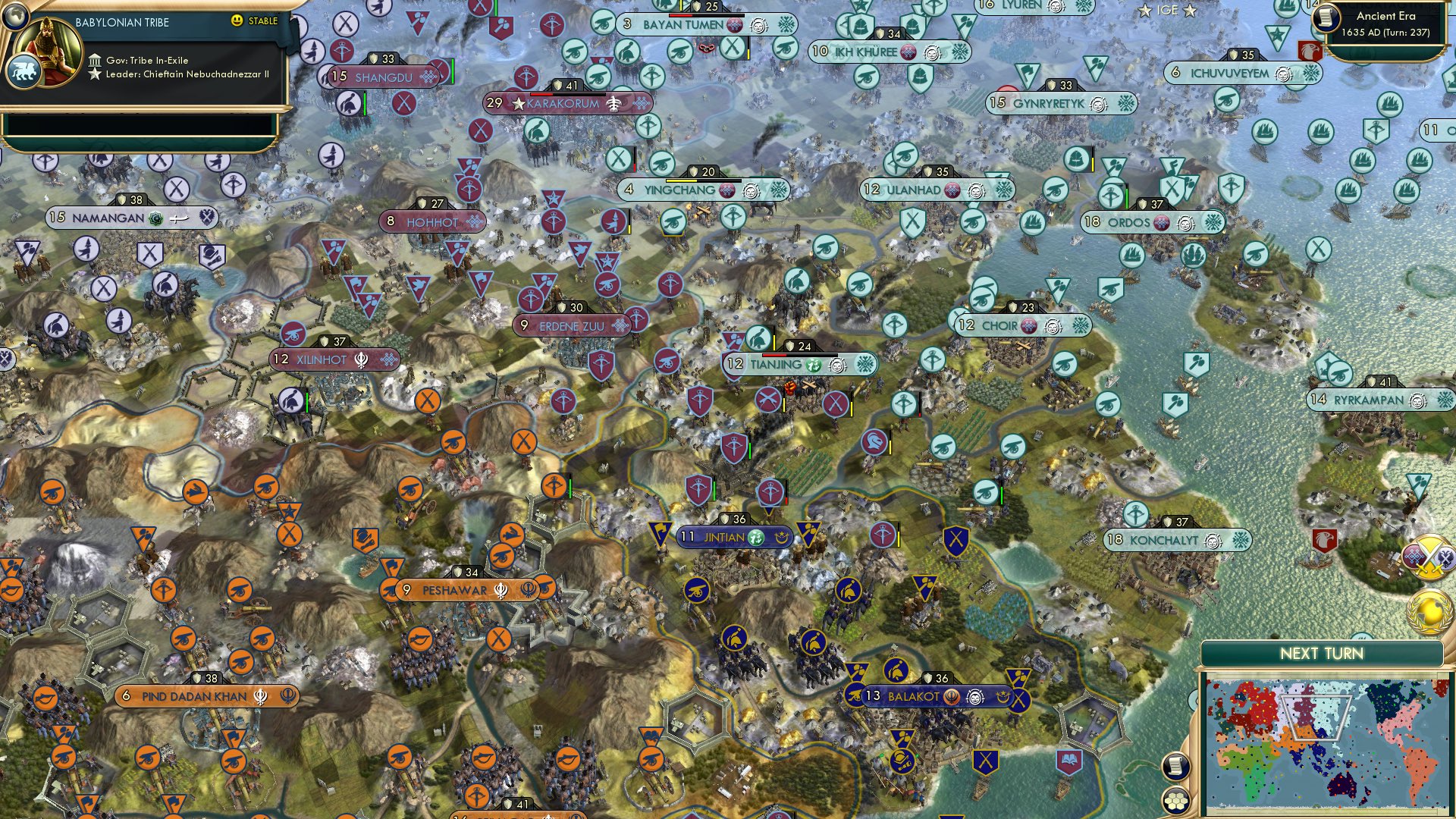Select the trebuchet unit icon near Xilinhot

point(295,332)
